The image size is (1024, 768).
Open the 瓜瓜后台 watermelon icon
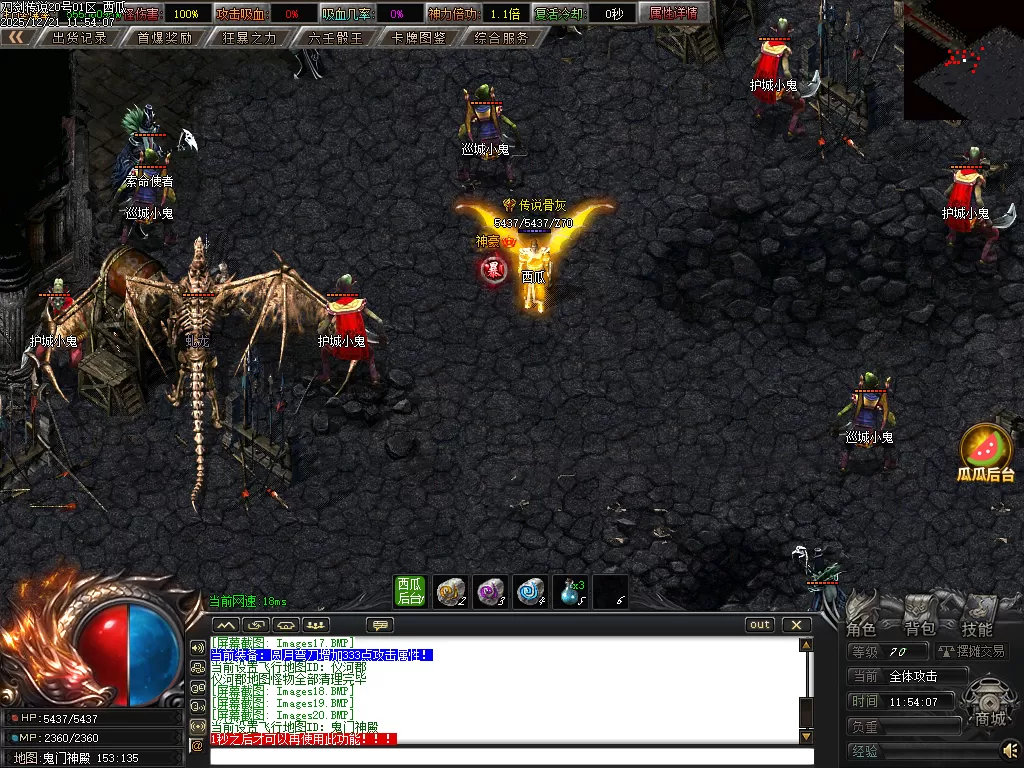pyautogui.click(x=986, y=452)
